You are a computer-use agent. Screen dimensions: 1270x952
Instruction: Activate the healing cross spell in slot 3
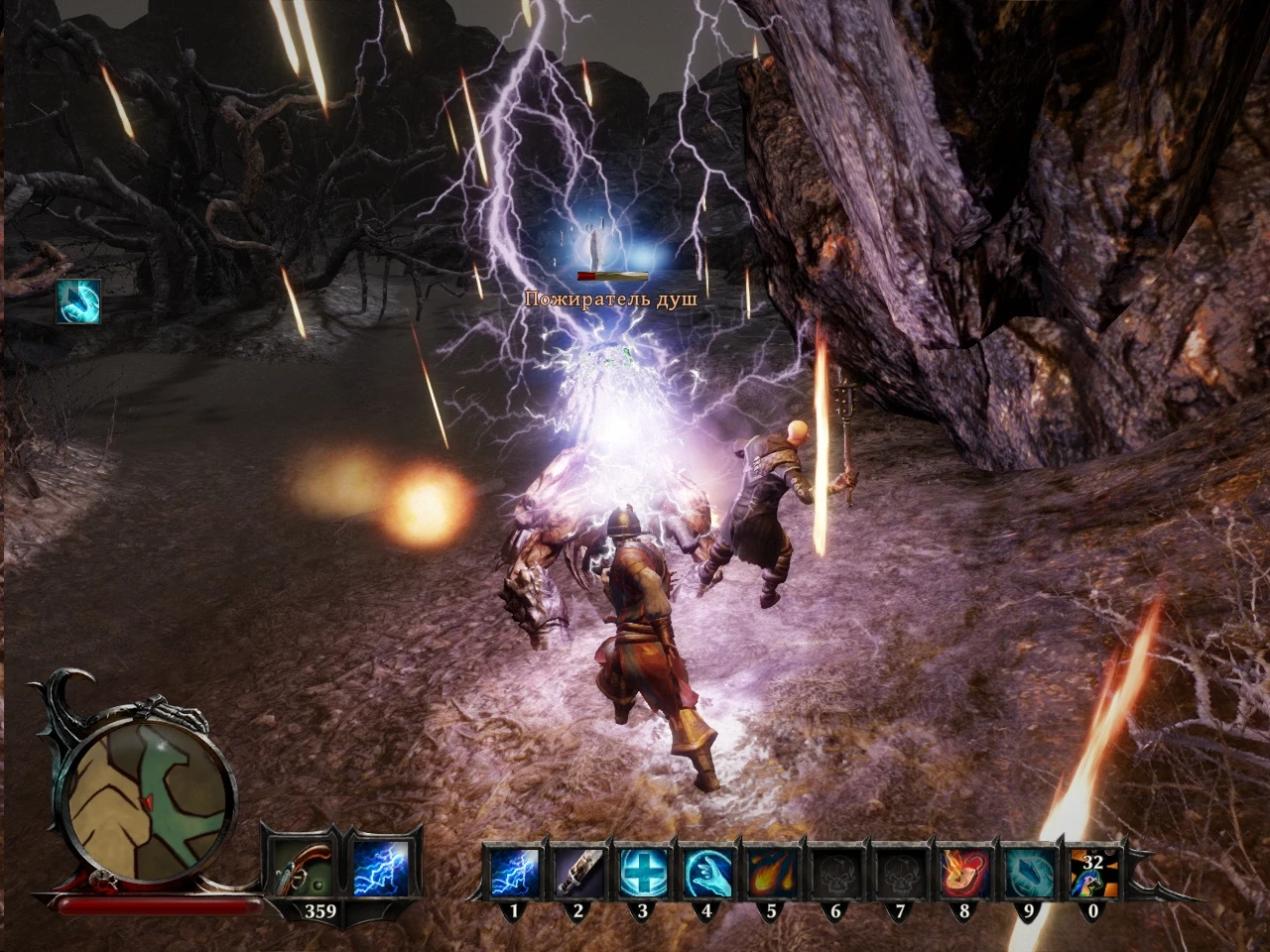pos(642,873)
